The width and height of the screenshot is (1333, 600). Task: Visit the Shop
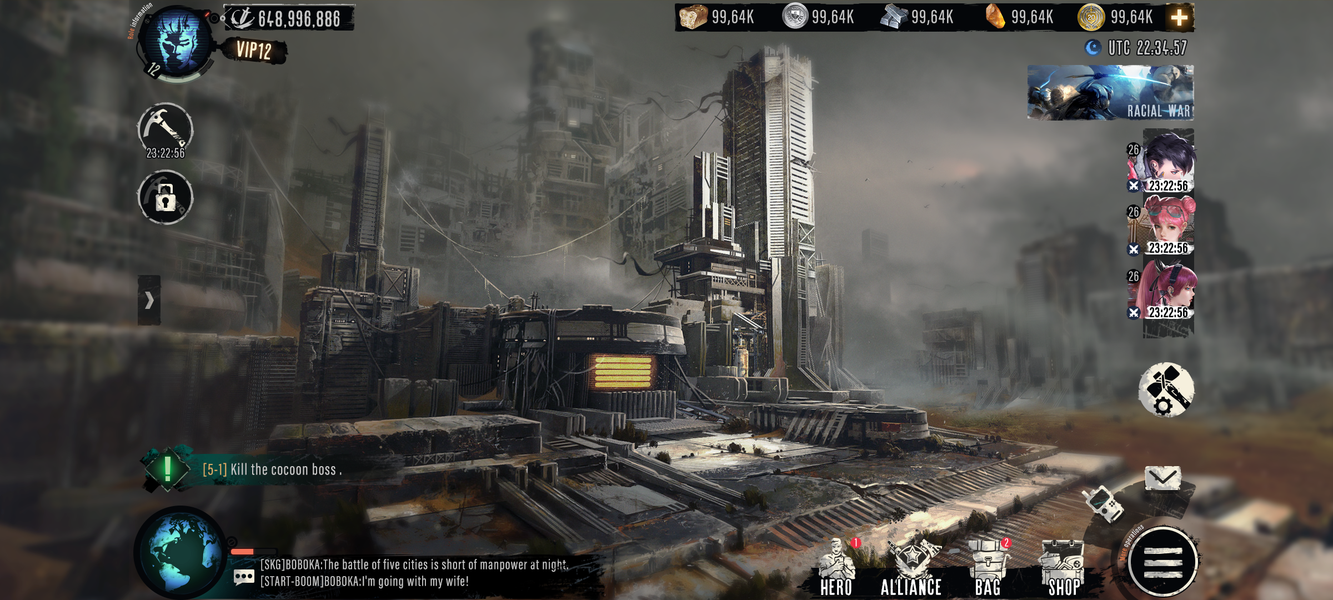[1063, 568]
